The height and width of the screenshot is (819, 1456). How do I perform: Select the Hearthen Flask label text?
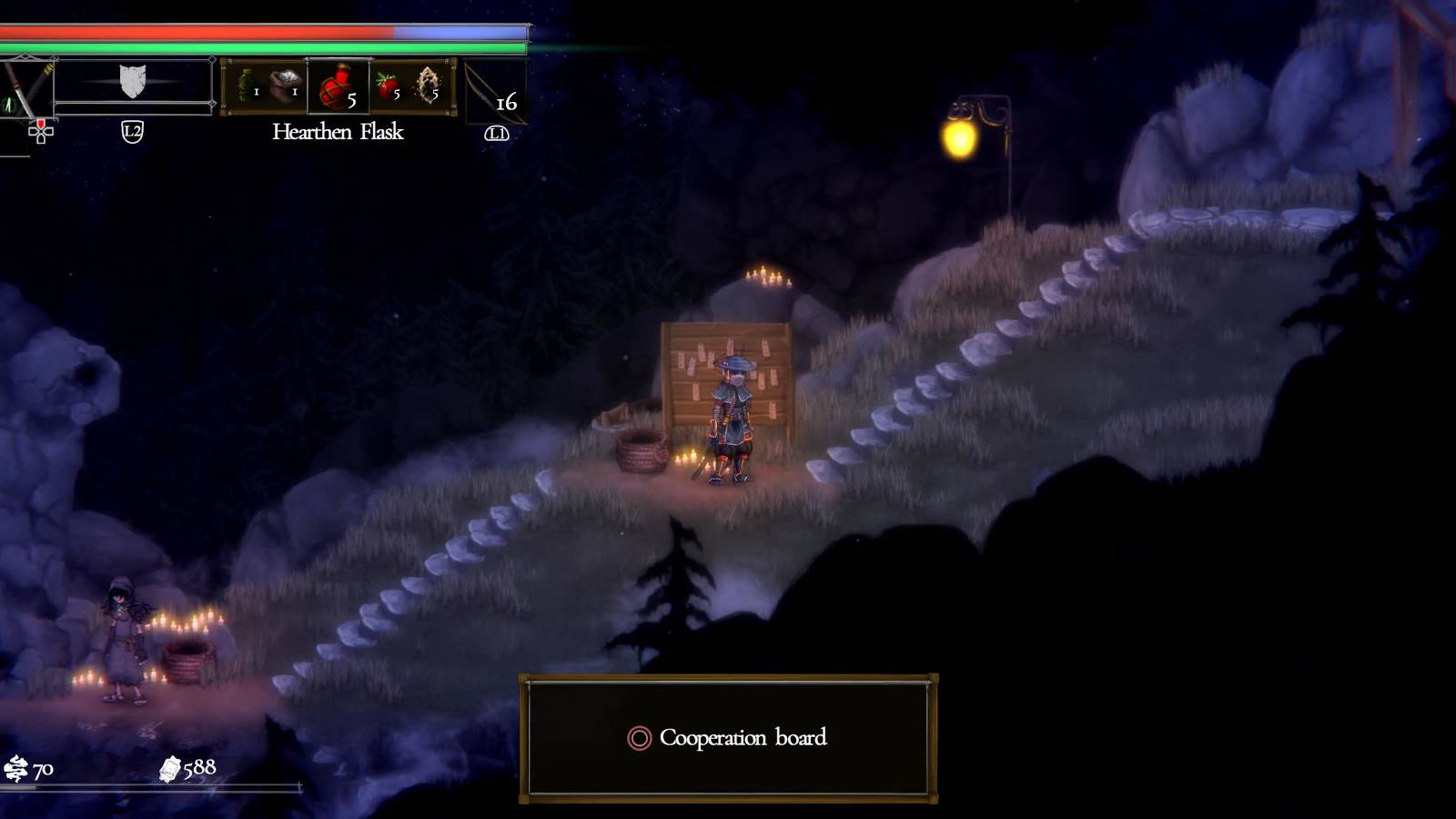click(338, 132)
